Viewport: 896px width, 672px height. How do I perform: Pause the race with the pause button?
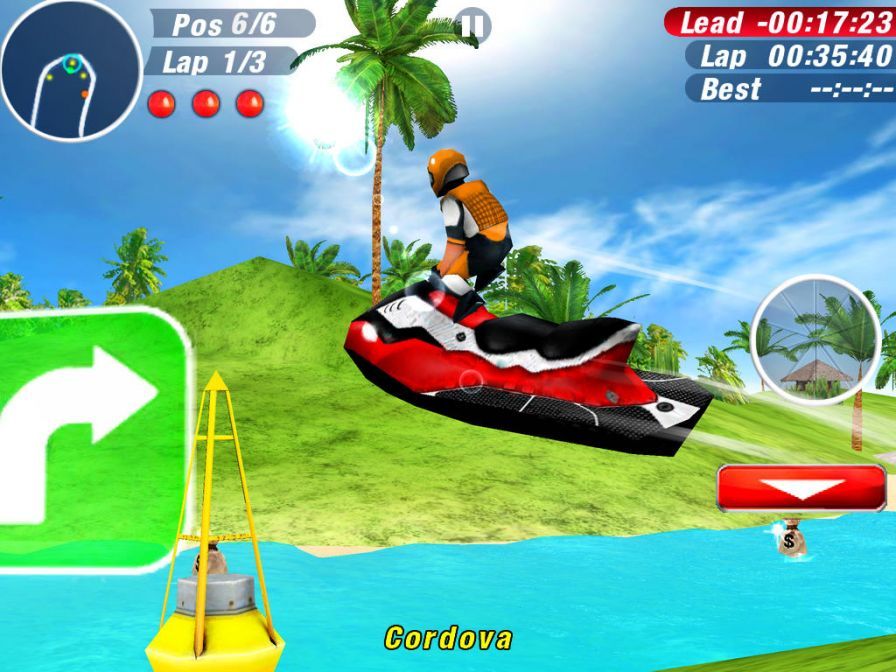pos(470,25)
